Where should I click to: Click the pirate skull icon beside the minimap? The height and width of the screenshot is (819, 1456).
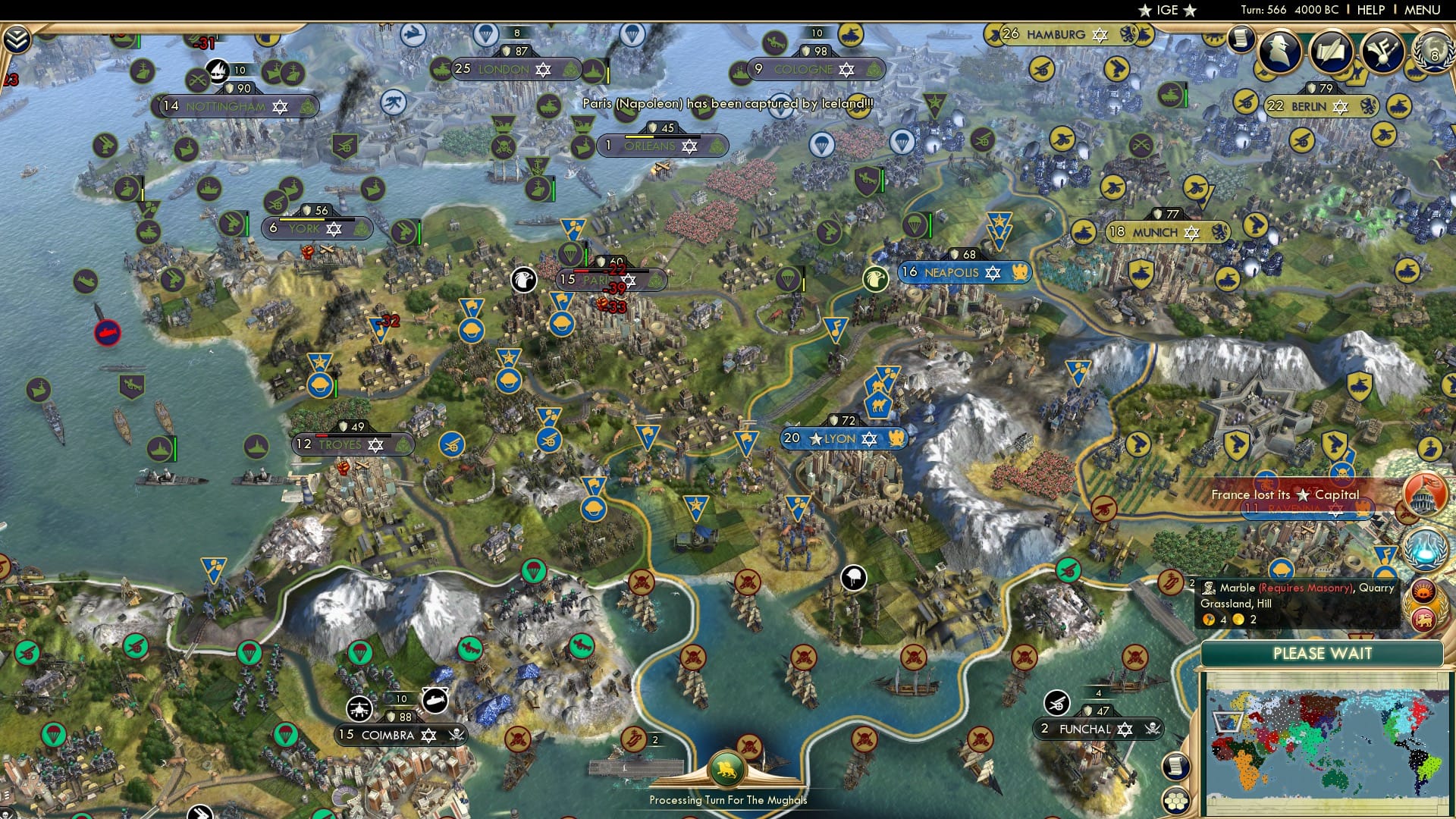pyautogui.click(x=1153, y=728)
